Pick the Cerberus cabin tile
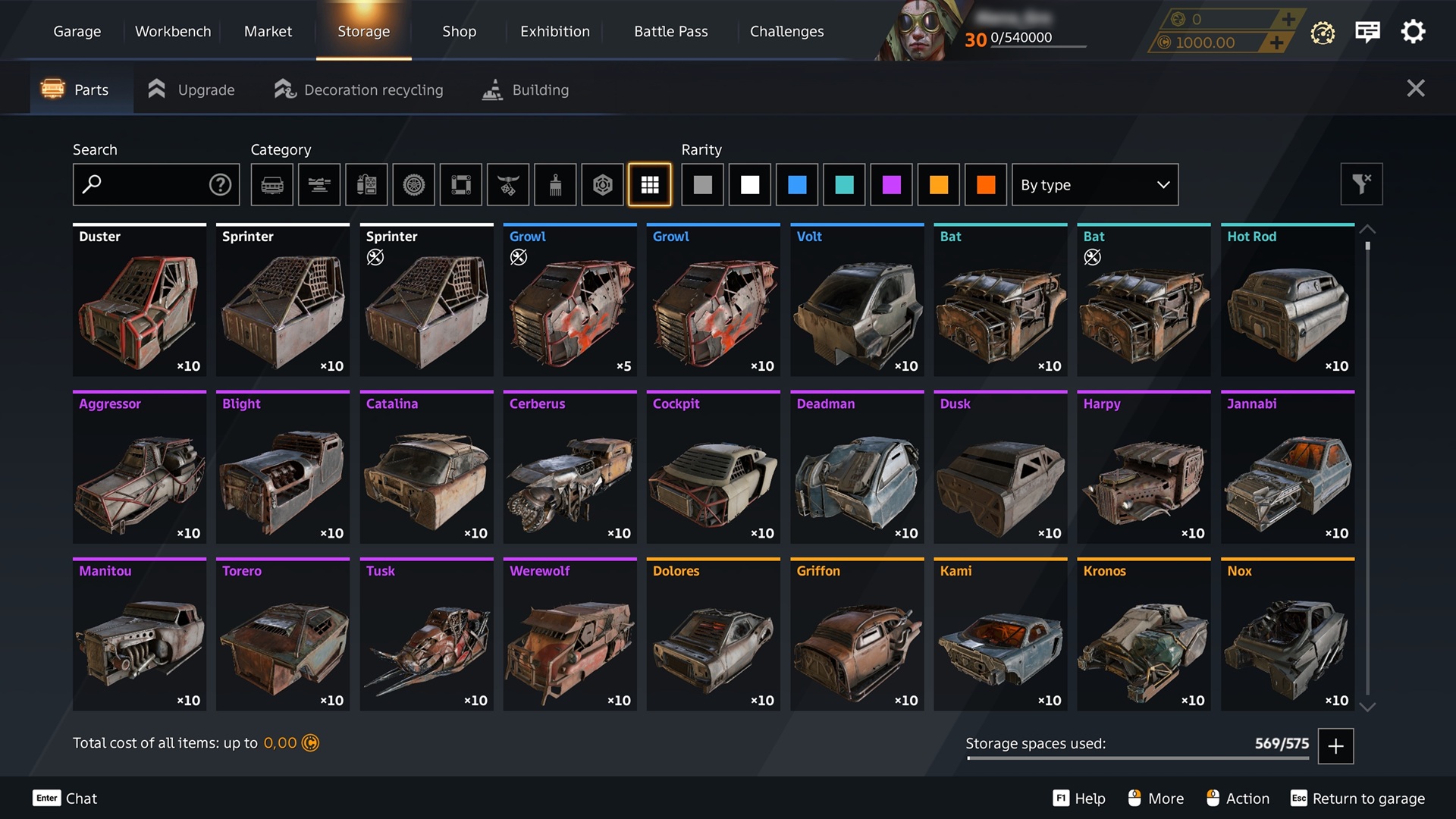This screenshot has height=819, width=1456. pyautogui.click(x=570, y=467)
